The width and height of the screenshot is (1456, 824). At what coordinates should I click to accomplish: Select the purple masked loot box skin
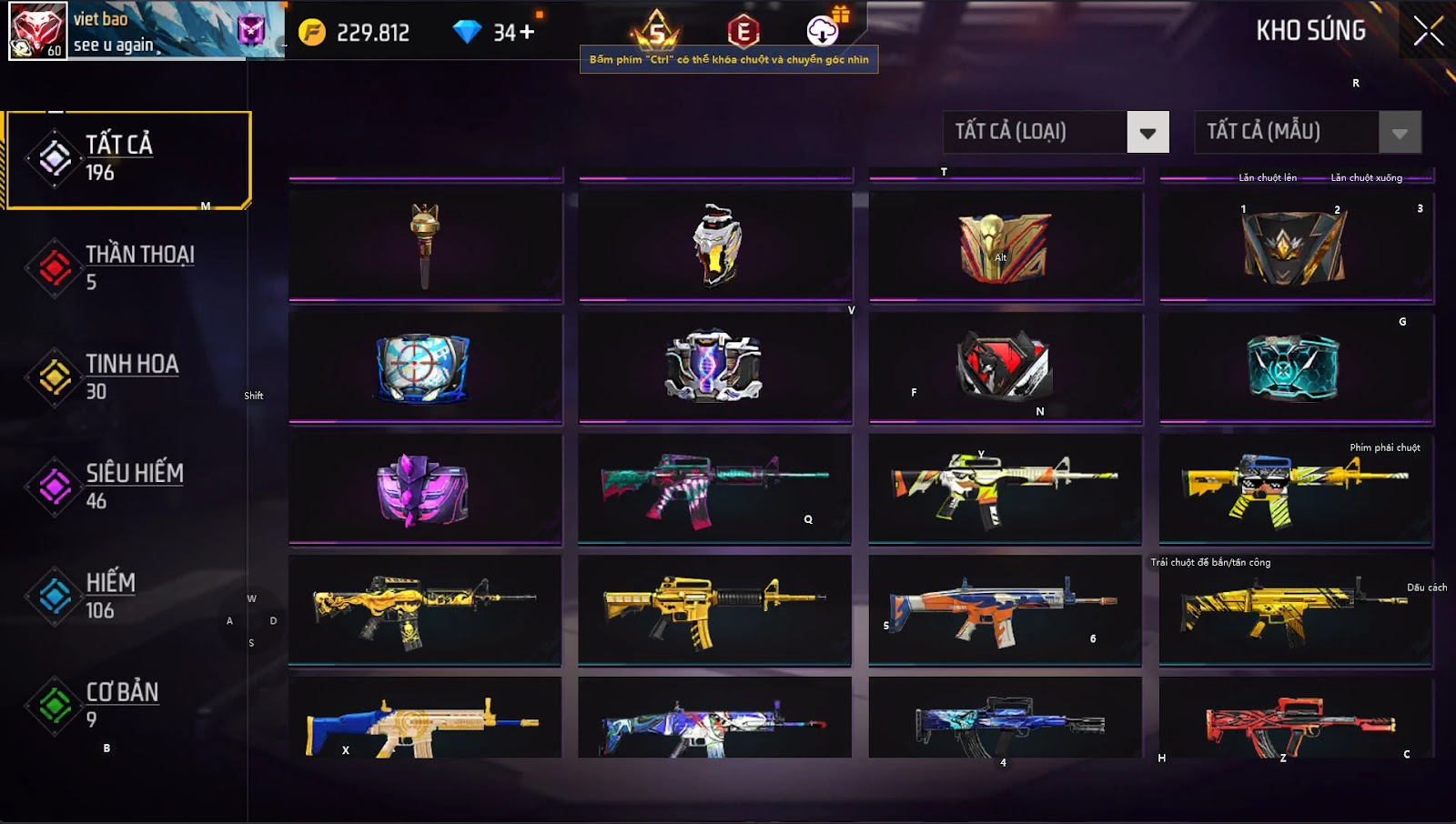[423, 490]
